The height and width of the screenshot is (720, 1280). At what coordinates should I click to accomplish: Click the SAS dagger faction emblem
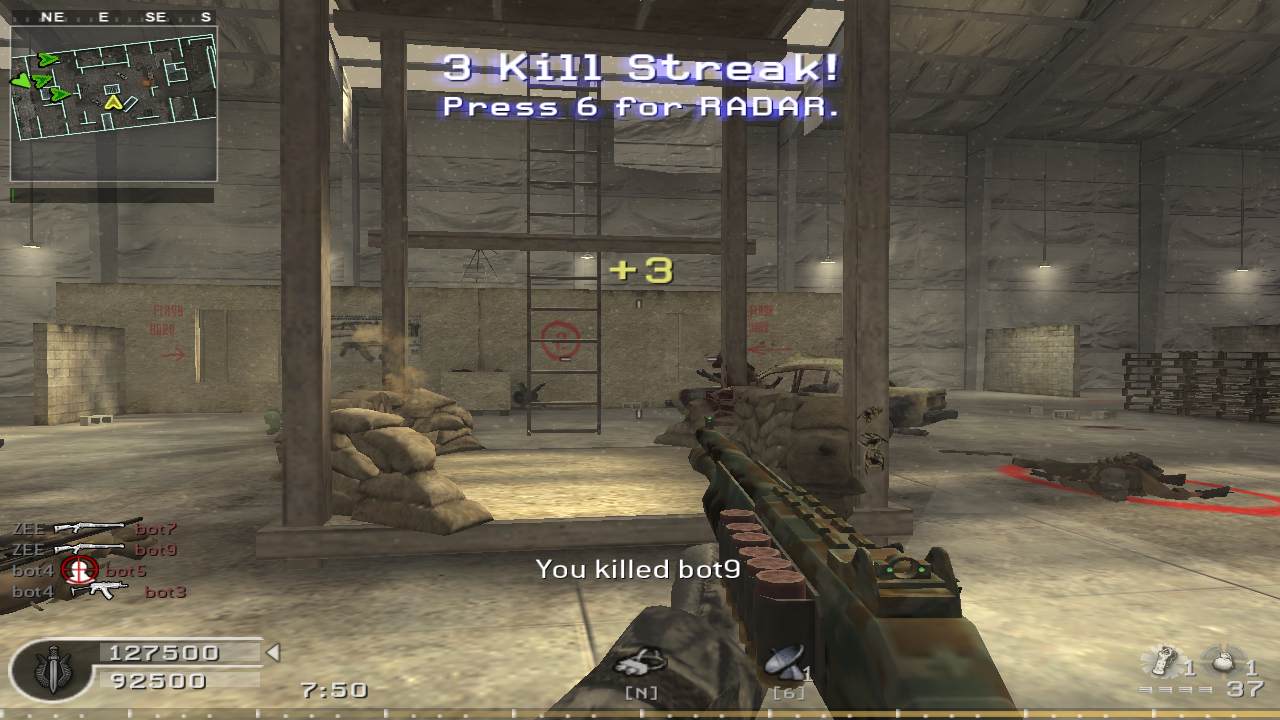[52, 668]
